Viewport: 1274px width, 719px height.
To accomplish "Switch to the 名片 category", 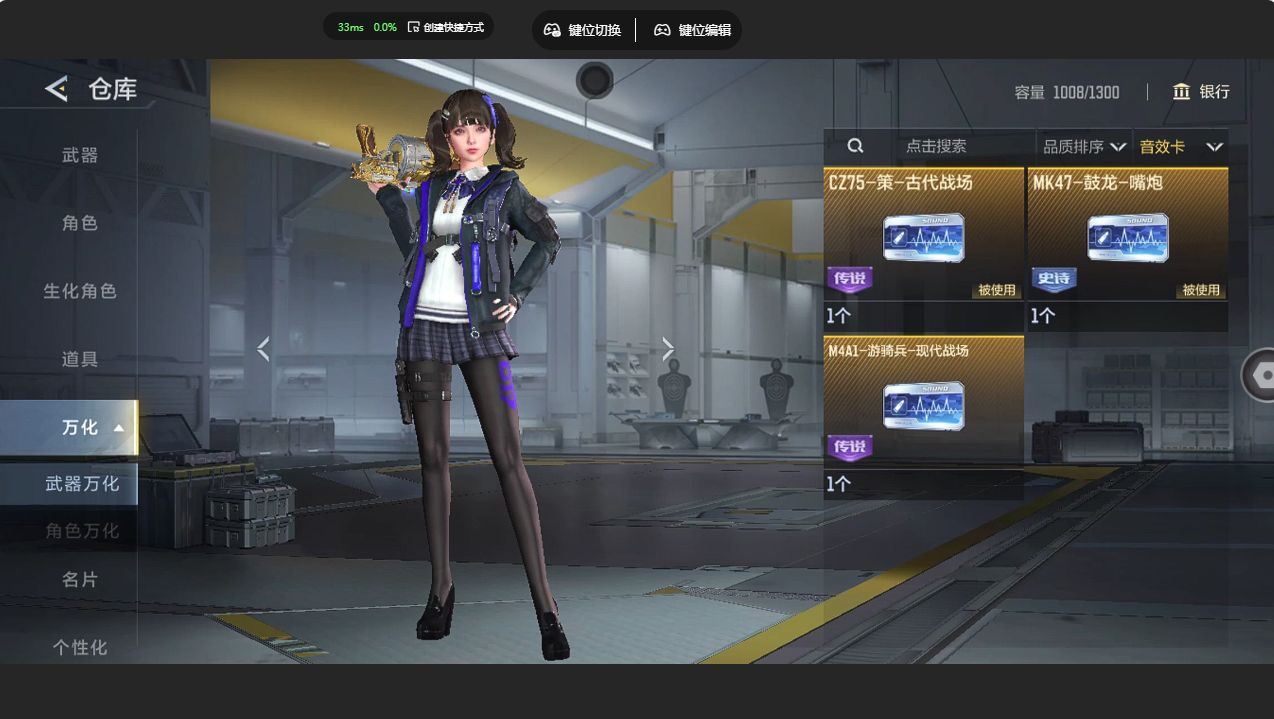I will (x=80, y=579).
